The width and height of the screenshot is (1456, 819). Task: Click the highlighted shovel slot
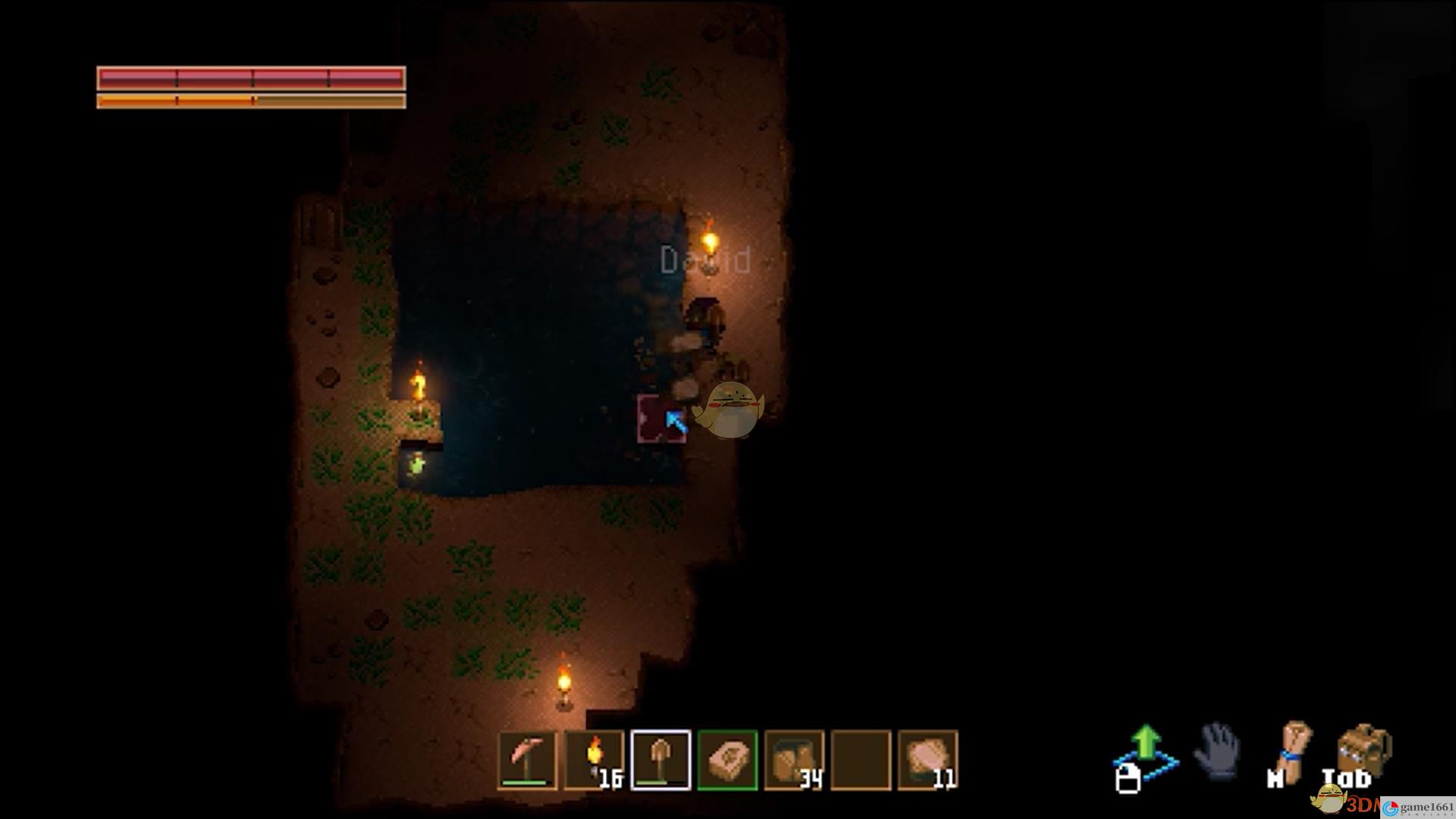[661, 761]
